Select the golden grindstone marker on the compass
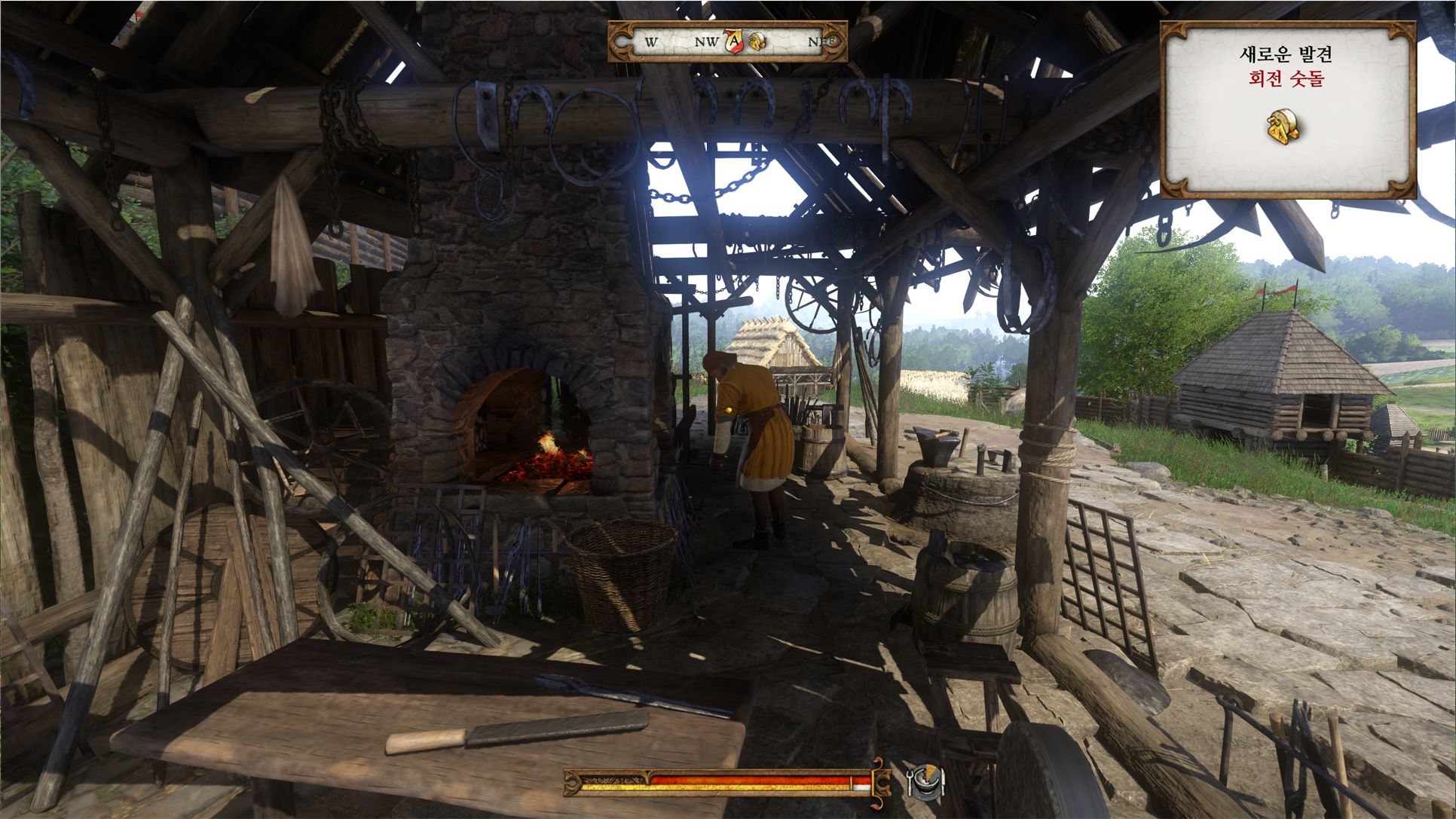This screenshot has height=819, width=1456. tap(757, 41)
